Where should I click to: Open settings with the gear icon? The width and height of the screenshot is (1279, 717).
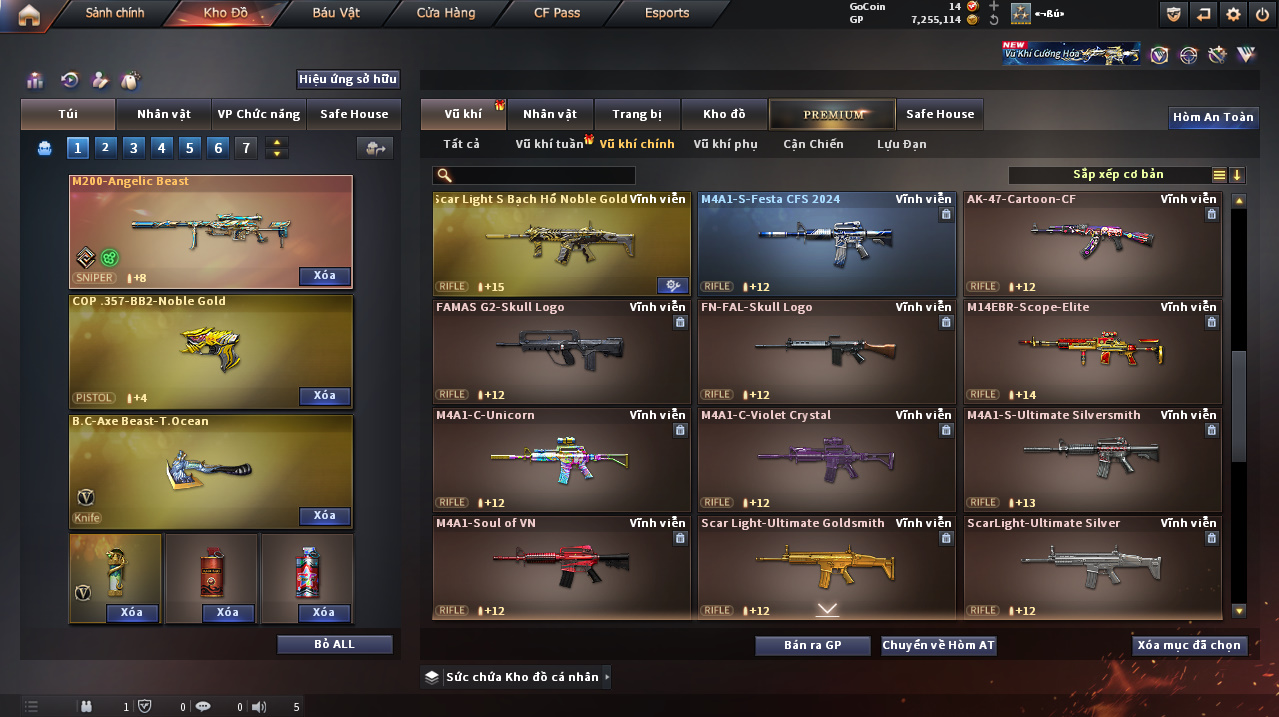coord(1233,14)
